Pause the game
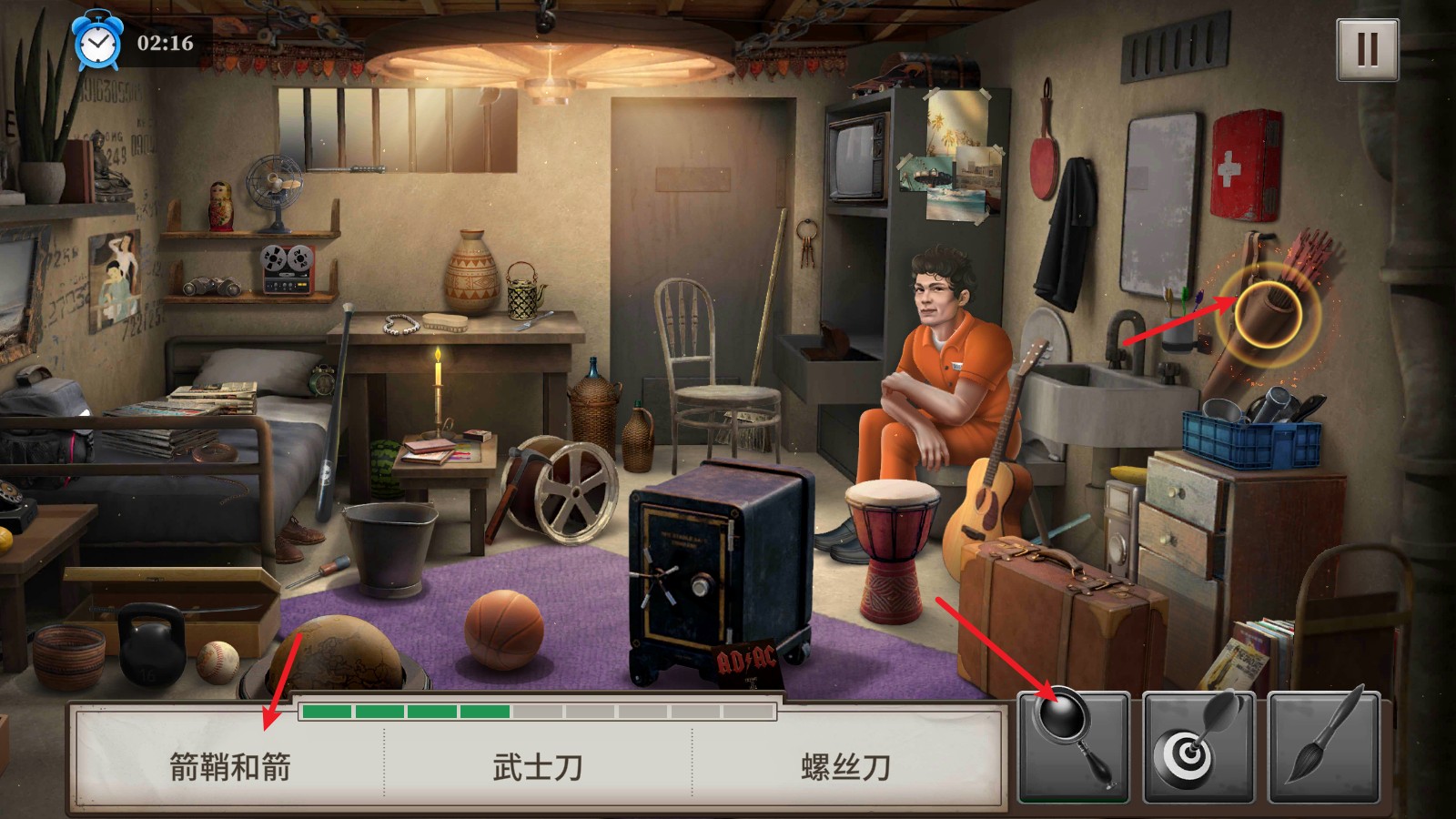The image size is (1456, 819). pyautogui.click(x=1367, y=49)
